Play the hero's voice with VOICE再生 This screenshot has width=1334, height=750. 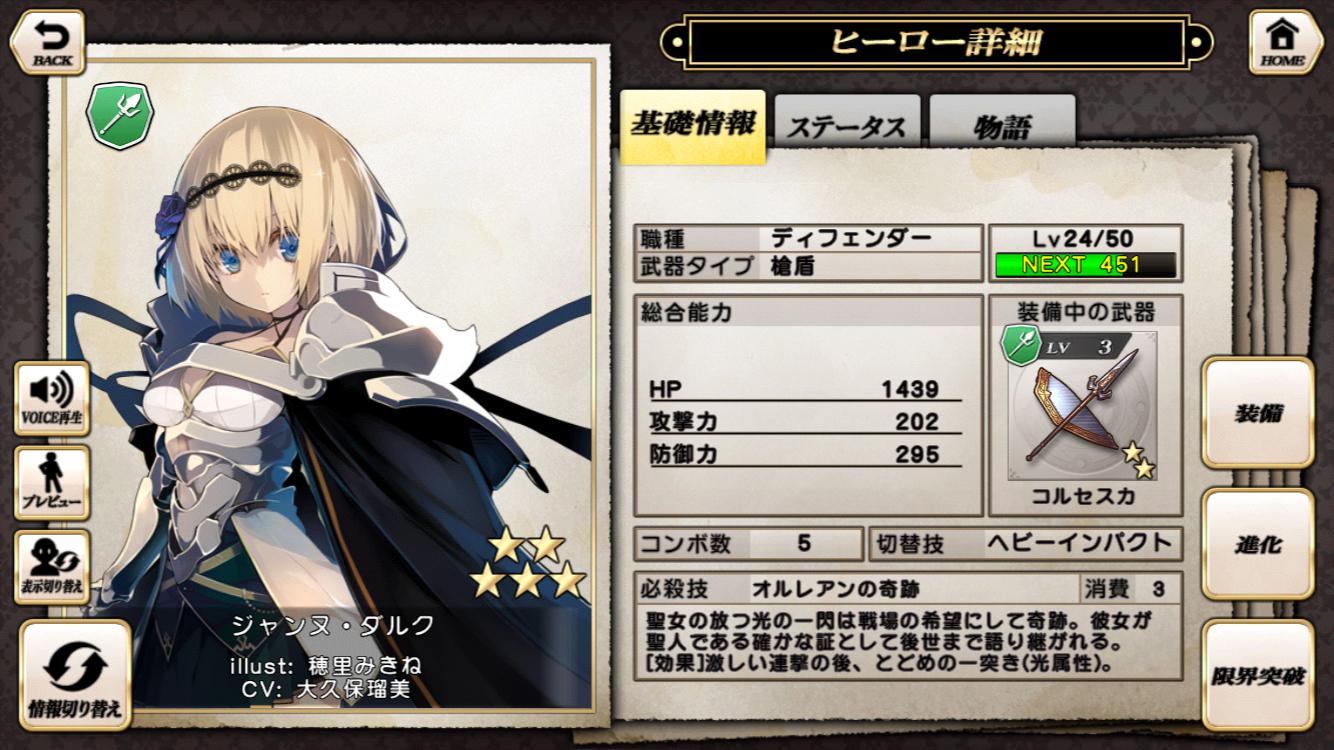[x=52, y=398]
